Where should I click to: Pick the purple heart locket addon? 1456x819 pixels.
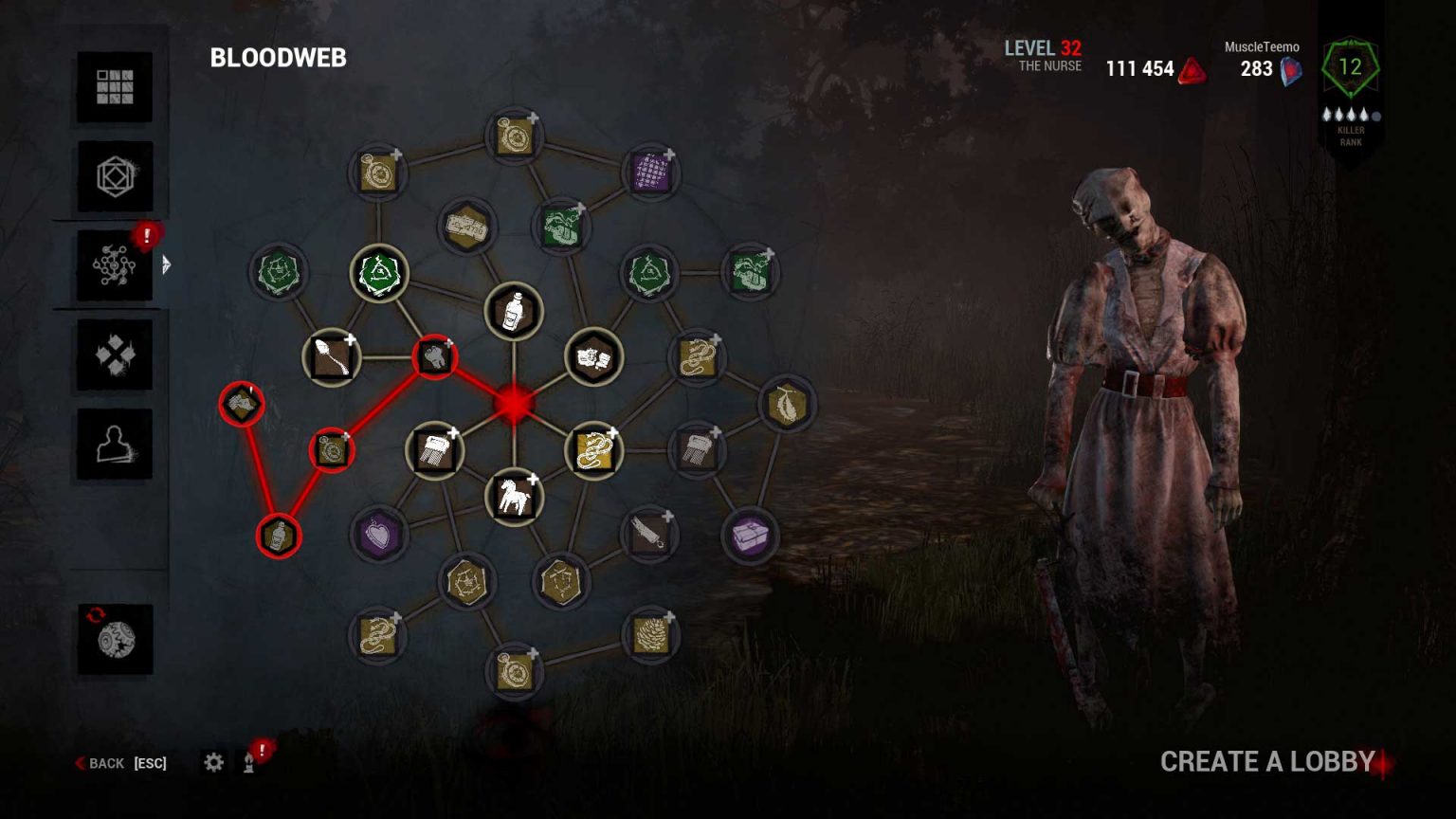pos(377,533)
